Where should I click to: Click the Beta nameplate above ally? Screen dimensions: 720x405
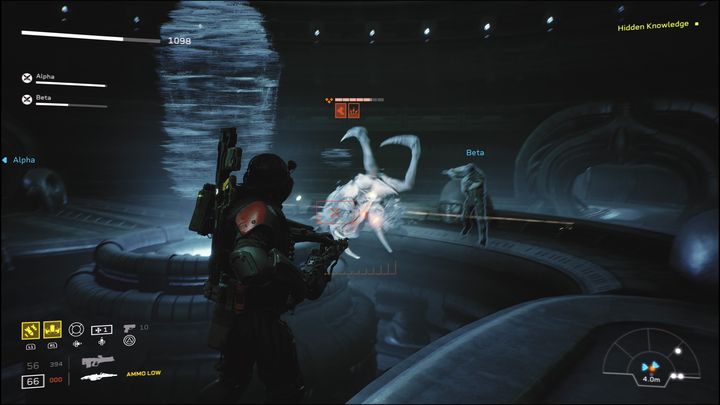(475, 153)
